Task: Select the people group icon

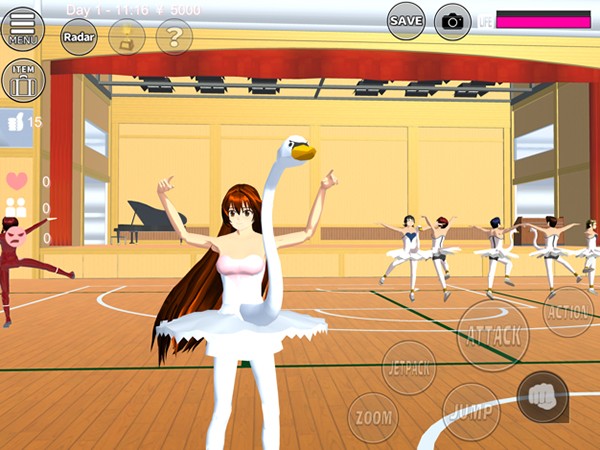Action: coord(15,208)
